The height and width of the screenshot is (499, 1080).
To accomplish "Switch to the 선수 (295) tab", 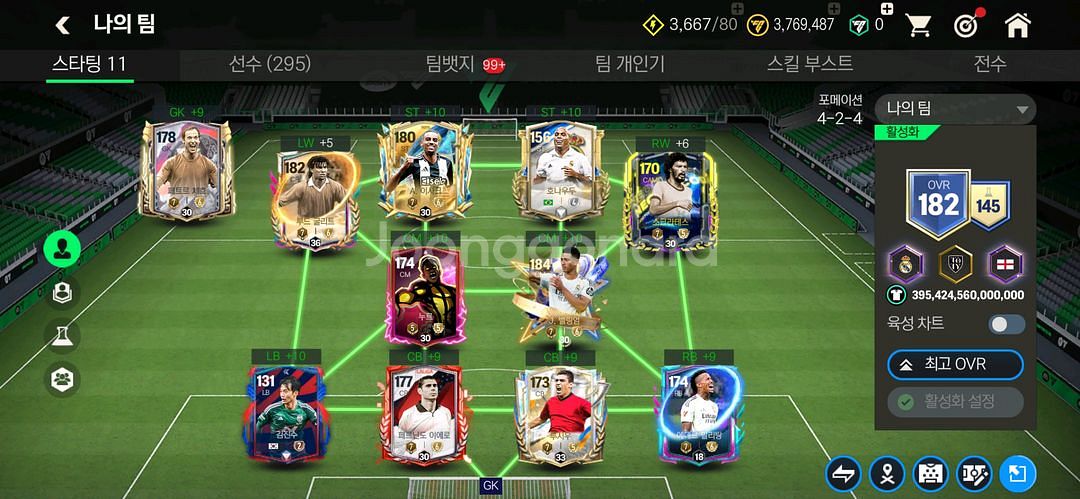I will click(270, 64).
